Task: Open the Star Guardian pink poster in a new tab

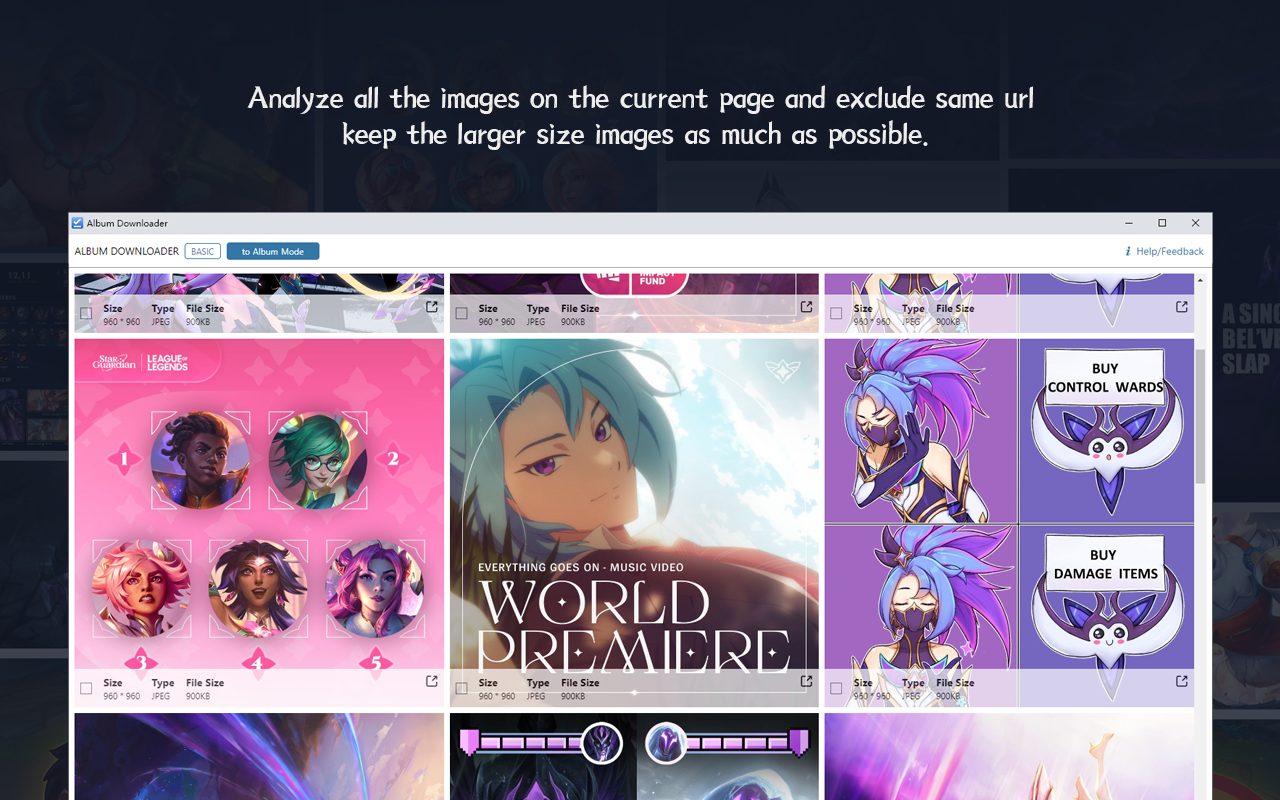Action: click(431, 681)
